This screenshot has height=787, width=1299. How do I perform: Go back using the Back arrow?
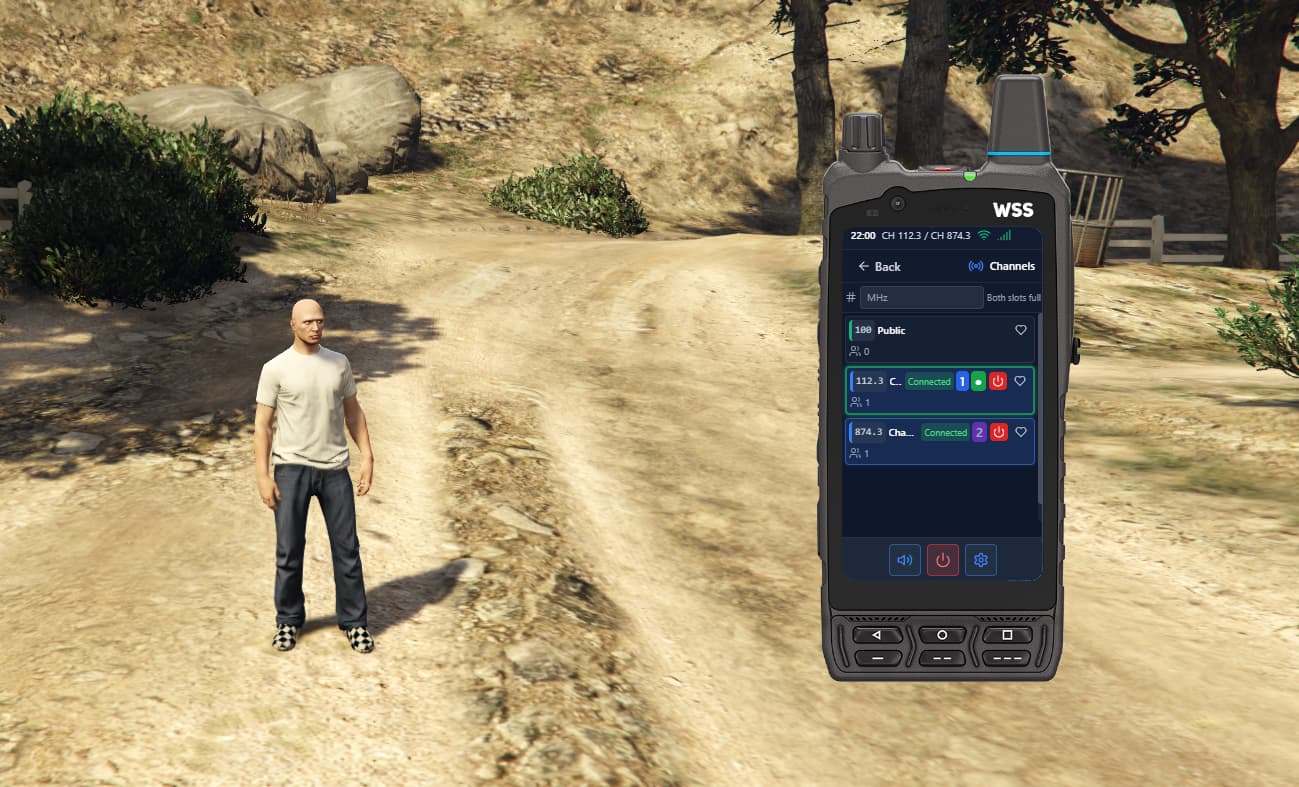pos(879,267)
